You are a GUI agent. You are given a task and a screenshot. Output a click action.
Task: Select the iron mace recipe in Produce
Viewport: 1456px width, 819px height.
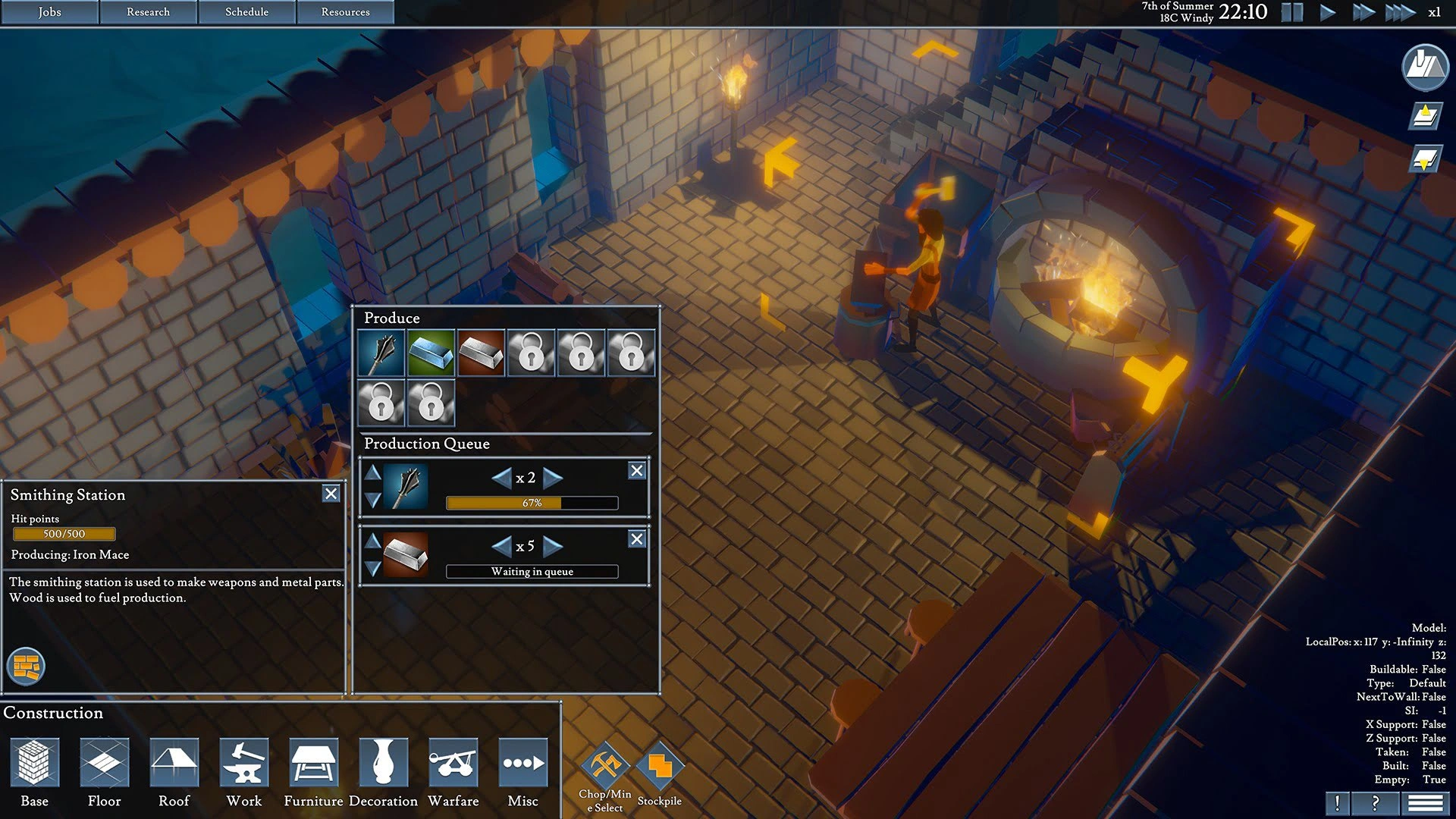point(381,353)
